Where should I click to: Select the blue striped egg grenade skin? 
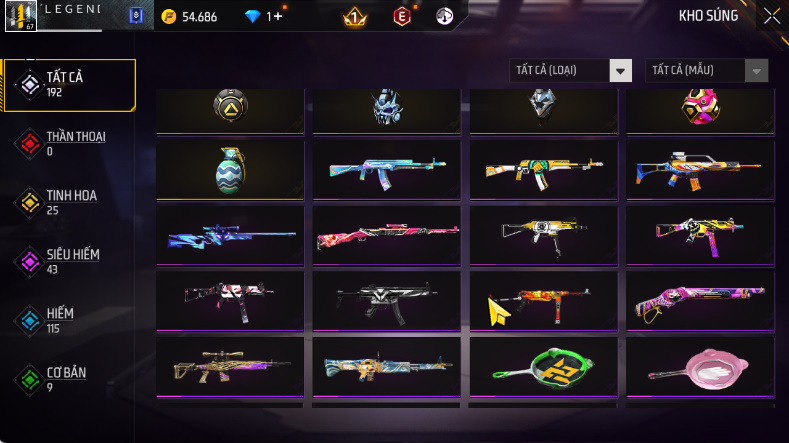tap(230, 169)
